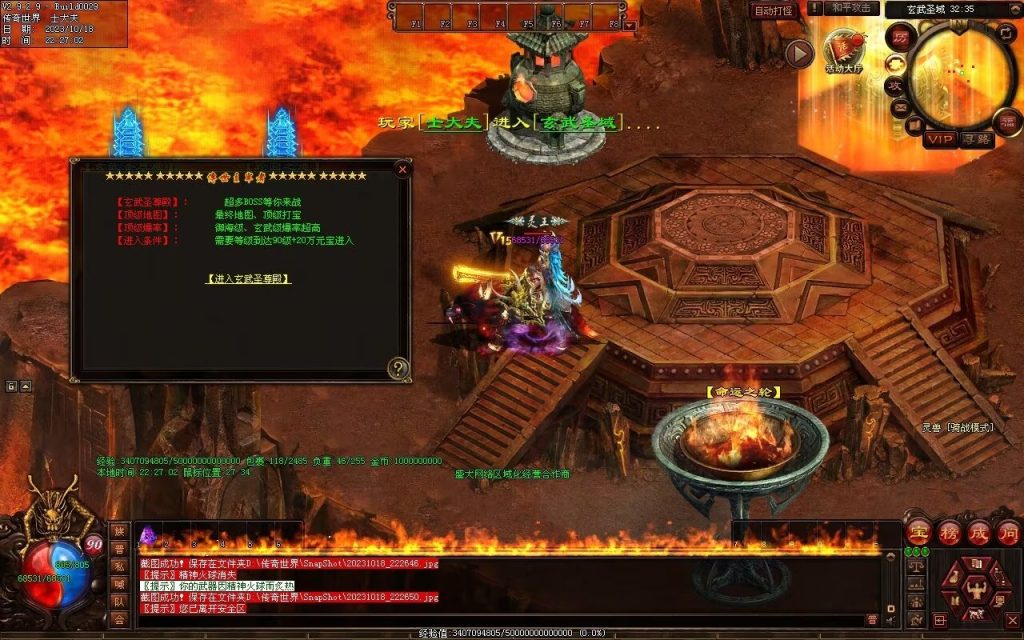Open the 宝 treasure shop button
Image resolution: width=1024 pixels, height=640 pixels.
918,532
